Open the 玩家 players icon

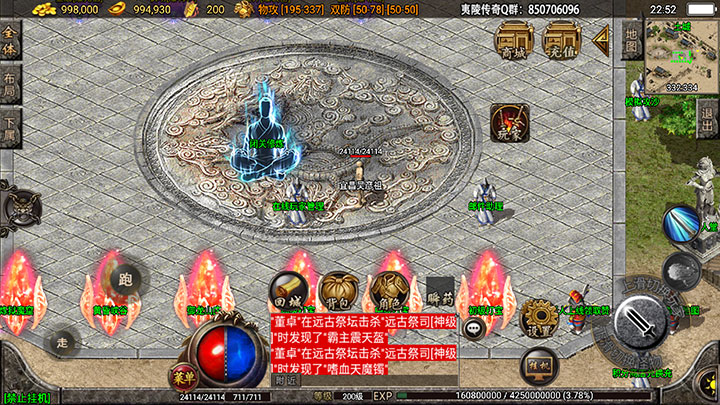(x=509, y=123)
